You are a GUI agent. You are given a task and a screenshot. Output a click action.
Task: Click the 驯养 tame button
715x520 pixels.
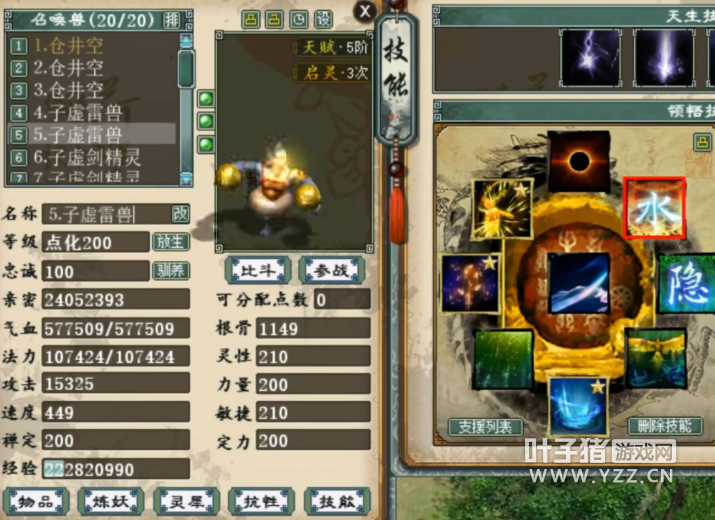(x=170, y=271)
